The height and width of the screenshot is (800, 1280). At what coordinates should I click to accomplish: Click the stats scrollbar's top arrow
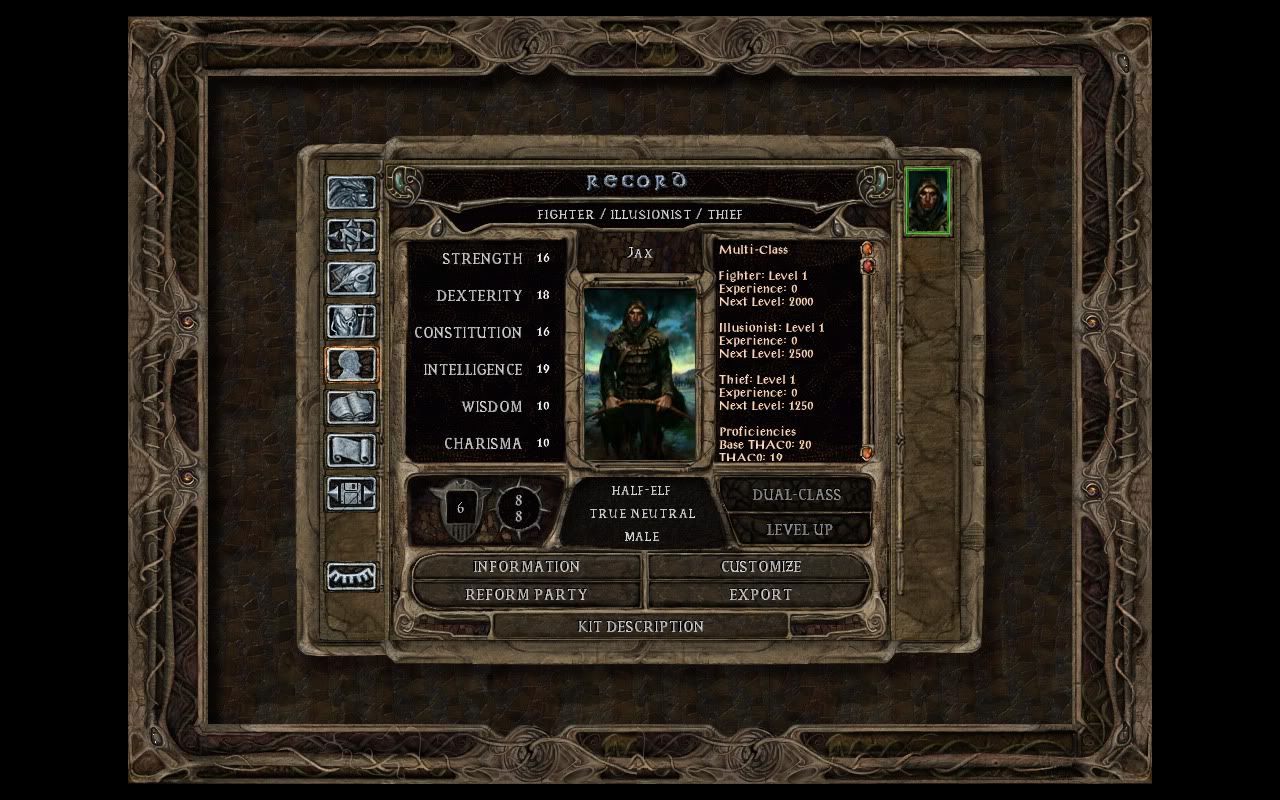(x=866, y=248)
